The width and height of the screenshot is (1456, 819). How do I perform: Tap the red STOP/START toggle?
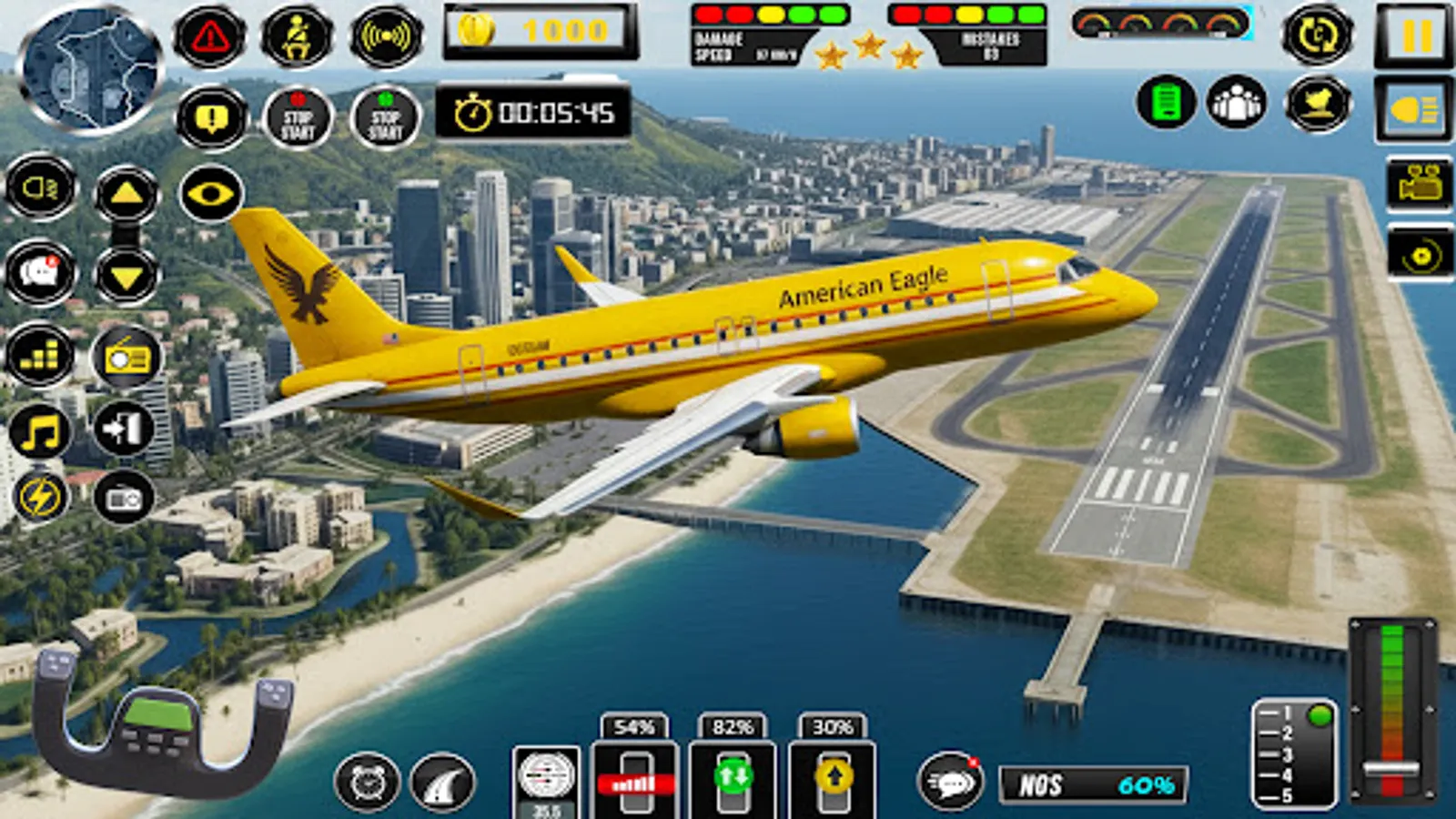coord(296,118)
